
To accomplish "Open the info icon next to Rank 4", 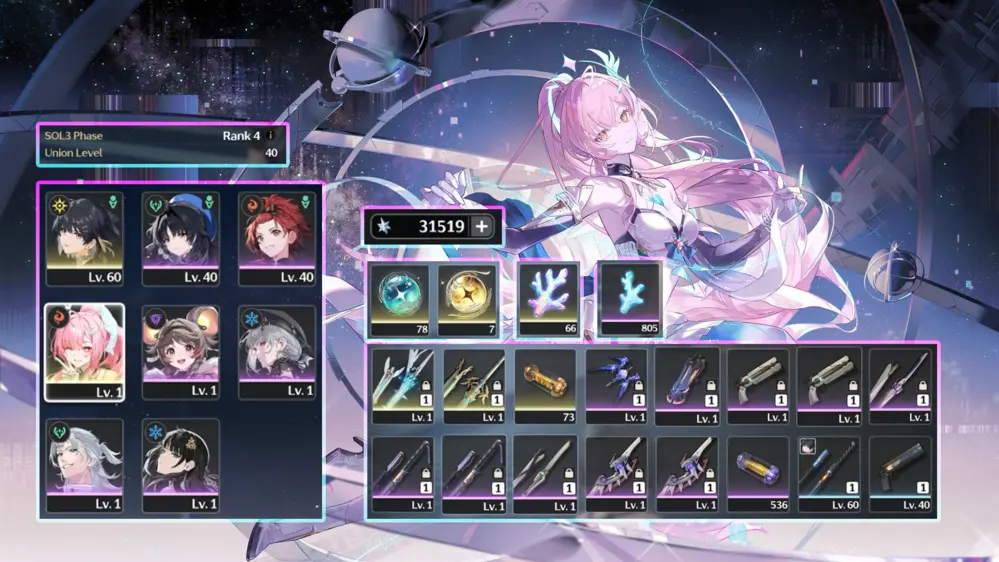I will [269, 135].
